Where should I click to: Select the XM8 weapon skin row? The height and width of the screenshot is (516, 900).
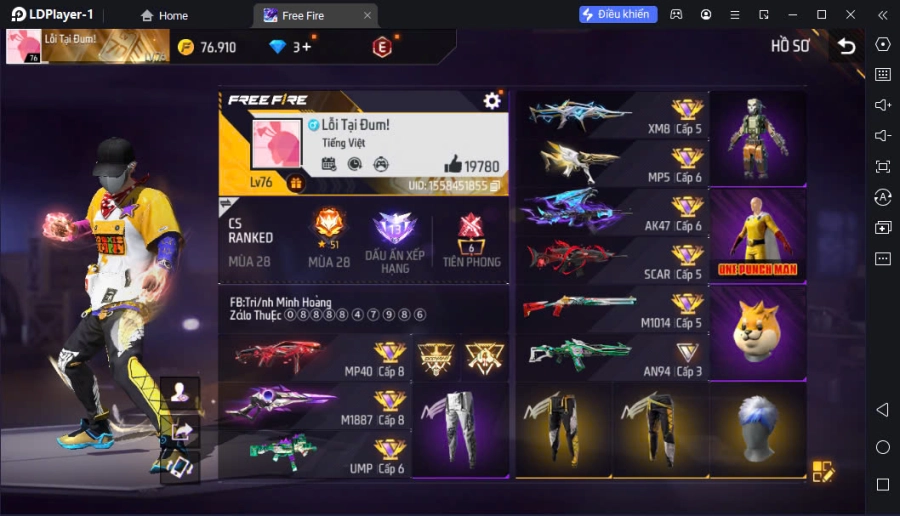point(612,115)
